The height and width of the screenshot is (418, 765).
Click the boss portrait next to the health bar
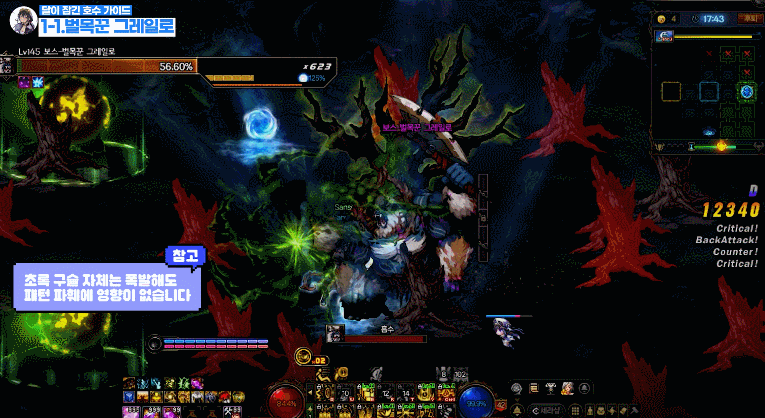coord(8,66)
